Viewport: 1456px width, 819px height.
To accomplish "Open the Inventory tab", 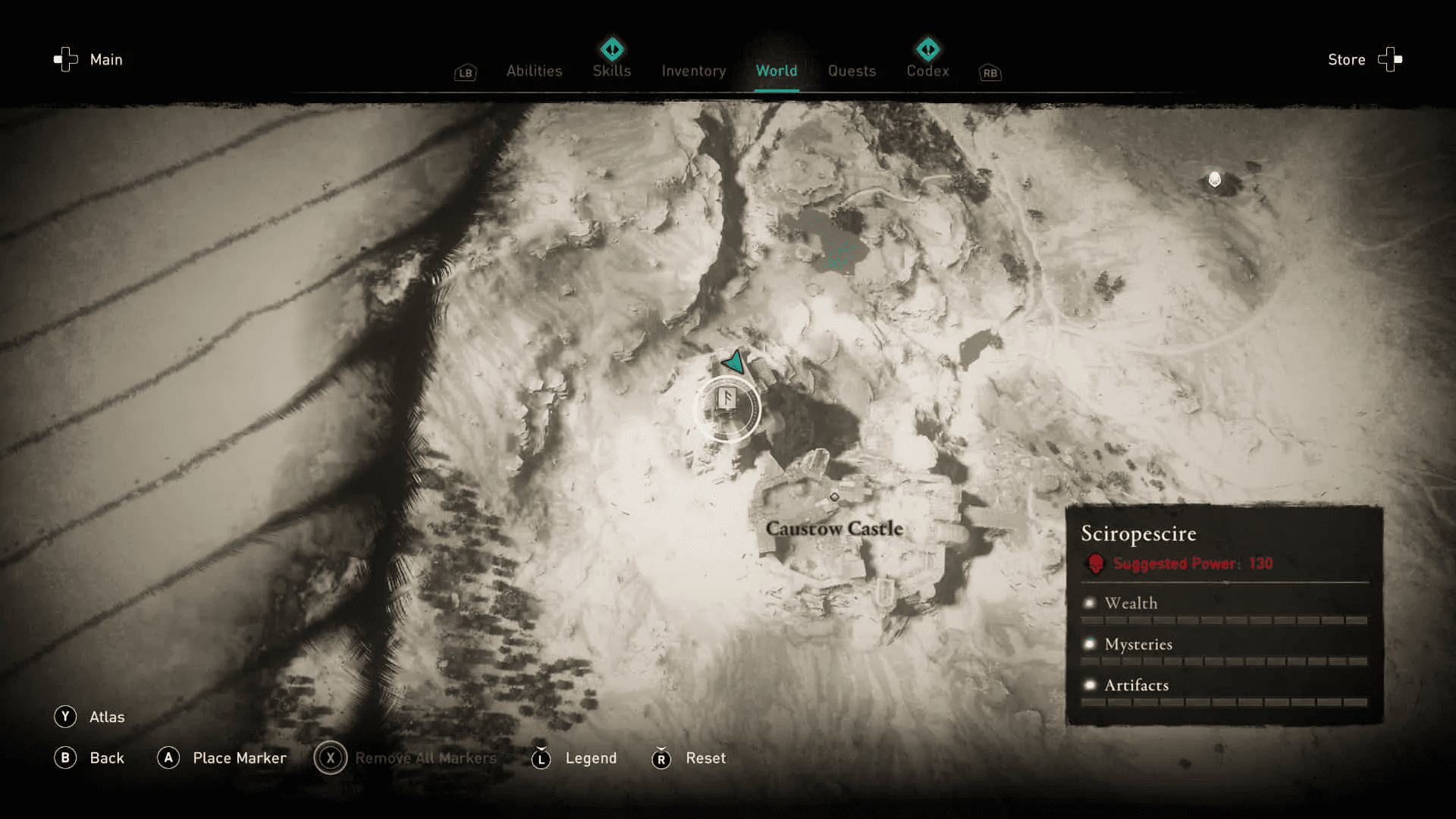I will click(693, 71).
